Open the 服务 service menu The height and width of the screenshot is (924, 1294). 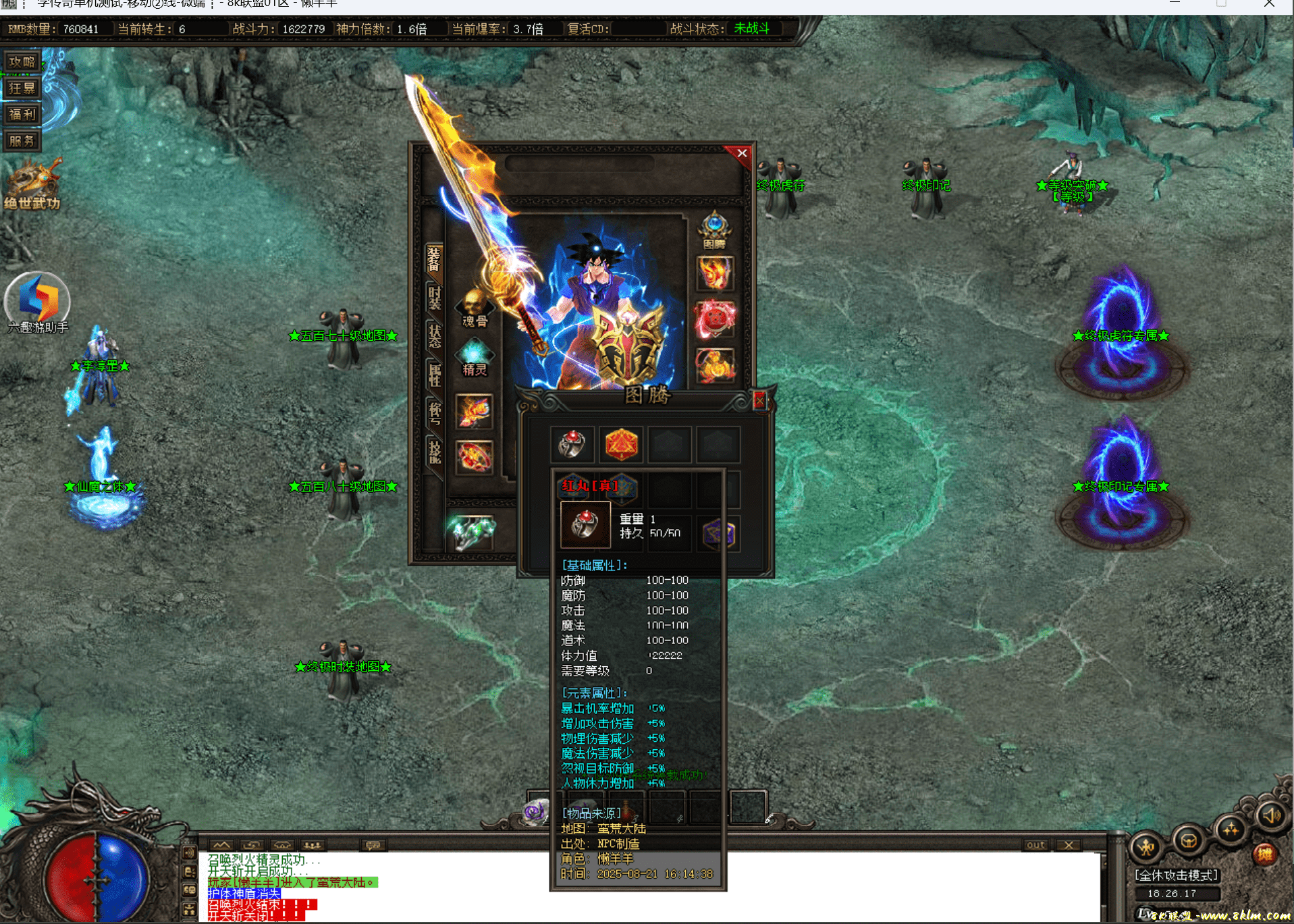click(22, 141)
